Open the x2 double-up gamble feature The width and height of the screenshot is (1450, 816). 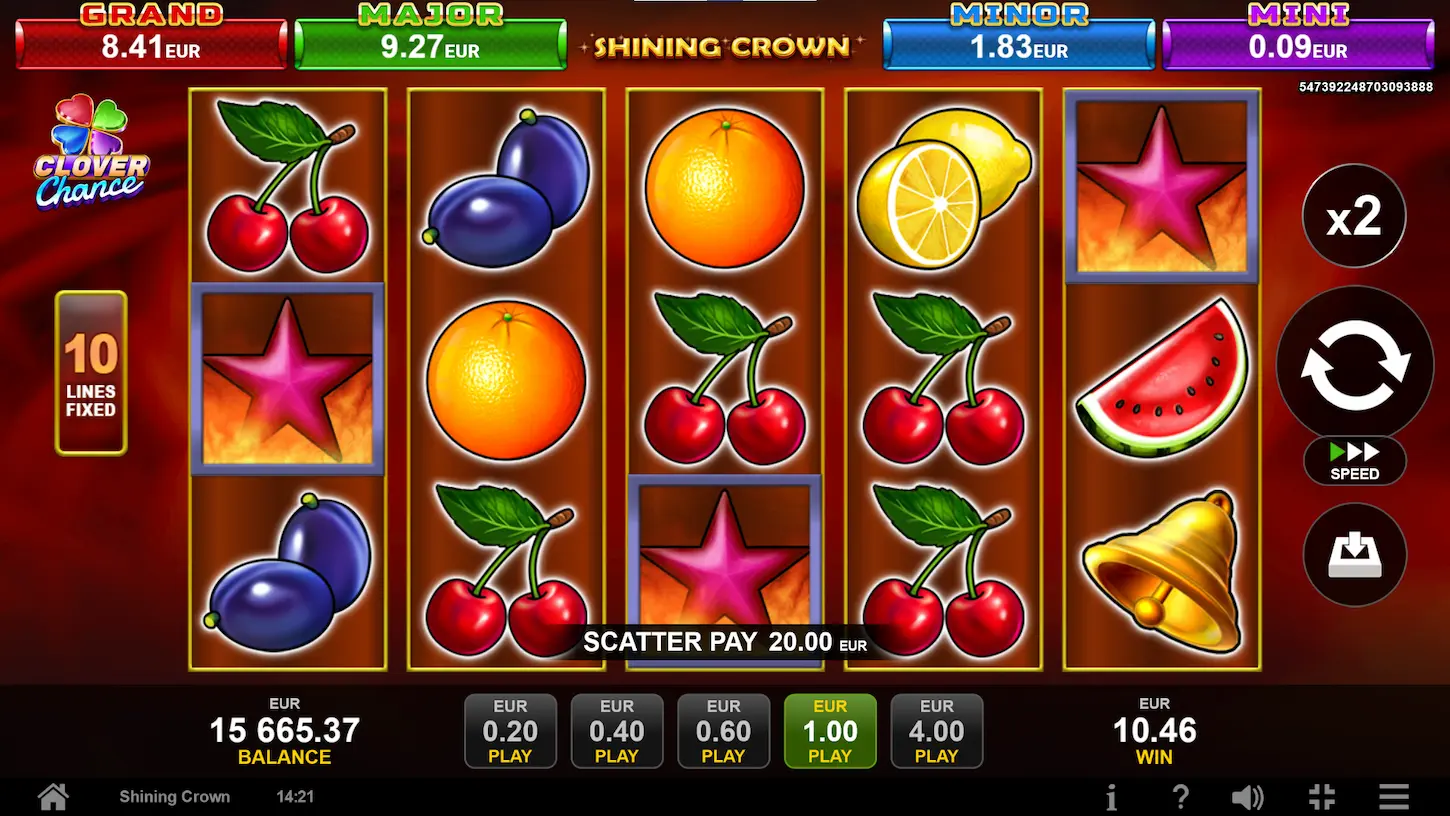pyautogui.click(x=1355, y=215)
